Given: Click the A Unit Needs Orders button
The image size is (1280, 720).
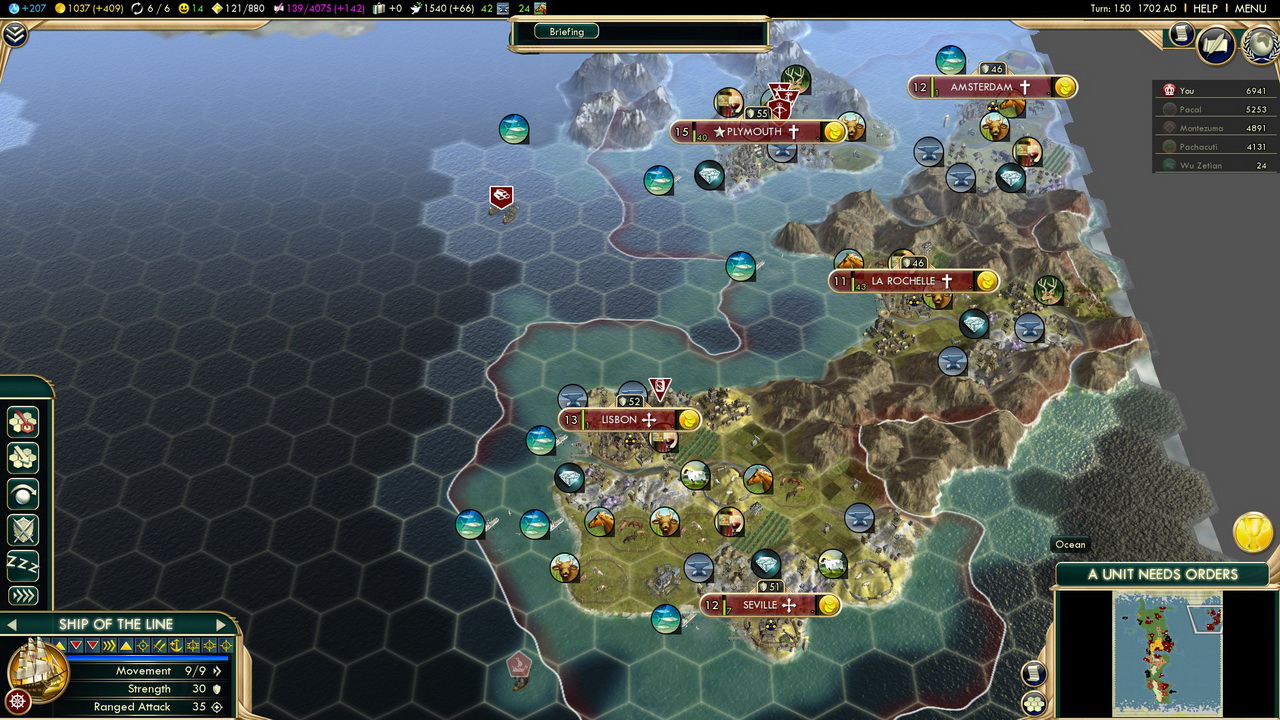Looking at the screenshot, I should point(1162,574).
